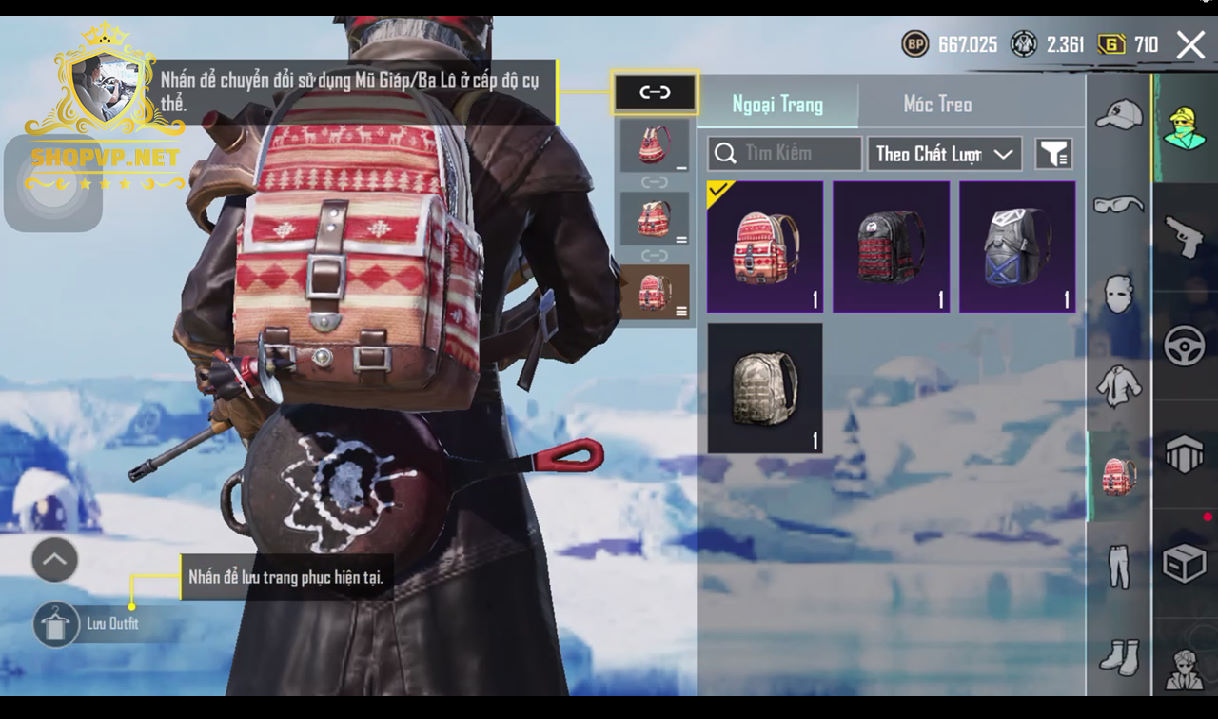Toggle the chain-link level switch button
Viewport: 1218px width, 719px height.
(655, 93)
